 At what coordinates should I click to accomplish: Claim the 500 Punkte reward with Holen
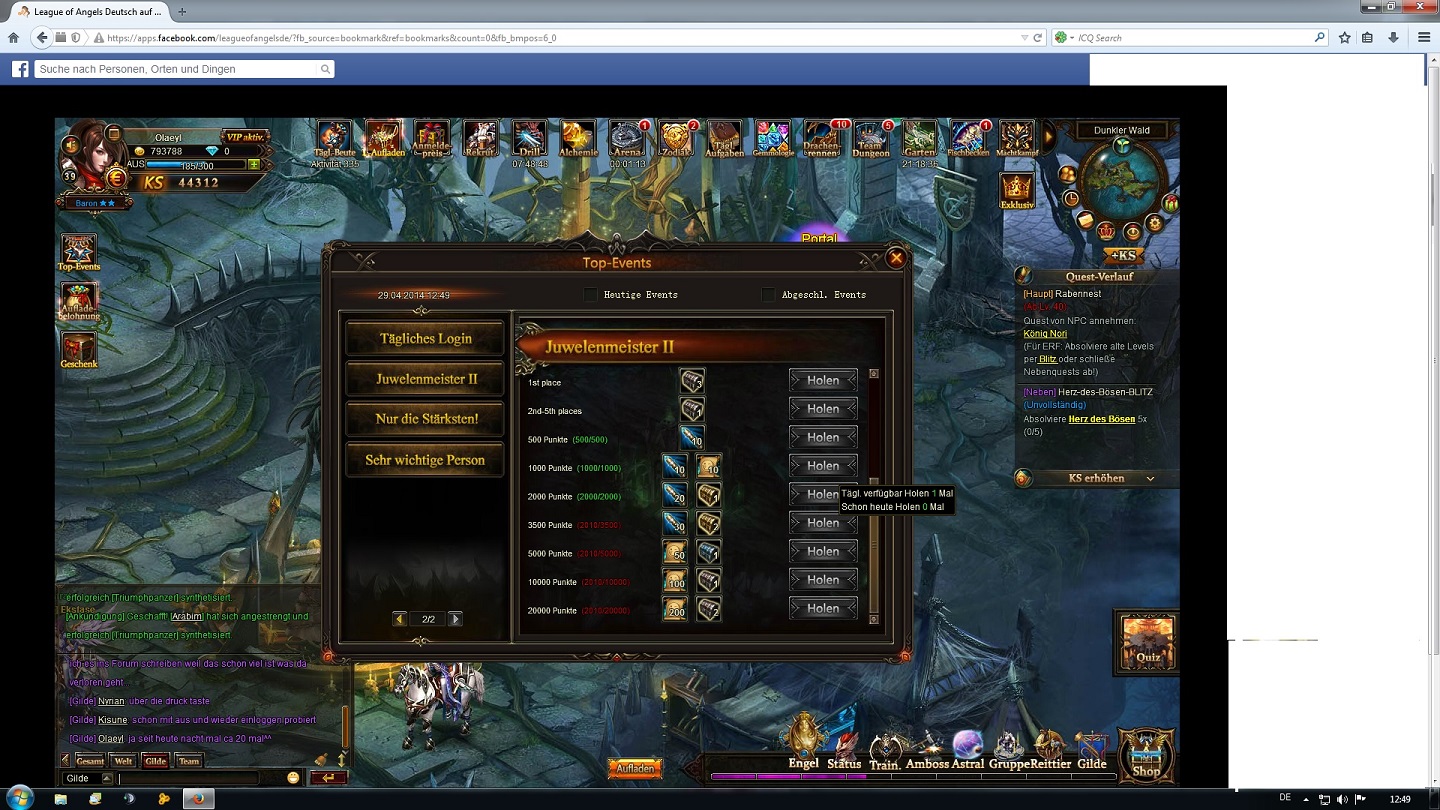[823, 437]
